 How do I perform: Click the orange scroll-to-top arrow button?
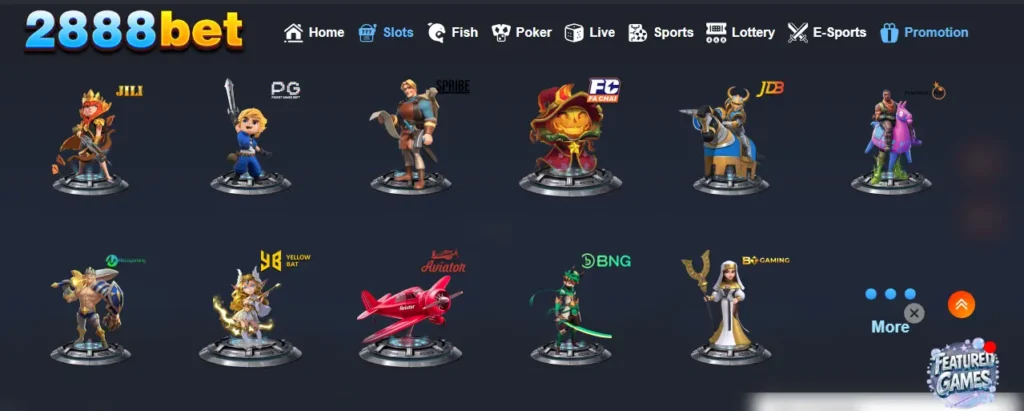point(961,304)
